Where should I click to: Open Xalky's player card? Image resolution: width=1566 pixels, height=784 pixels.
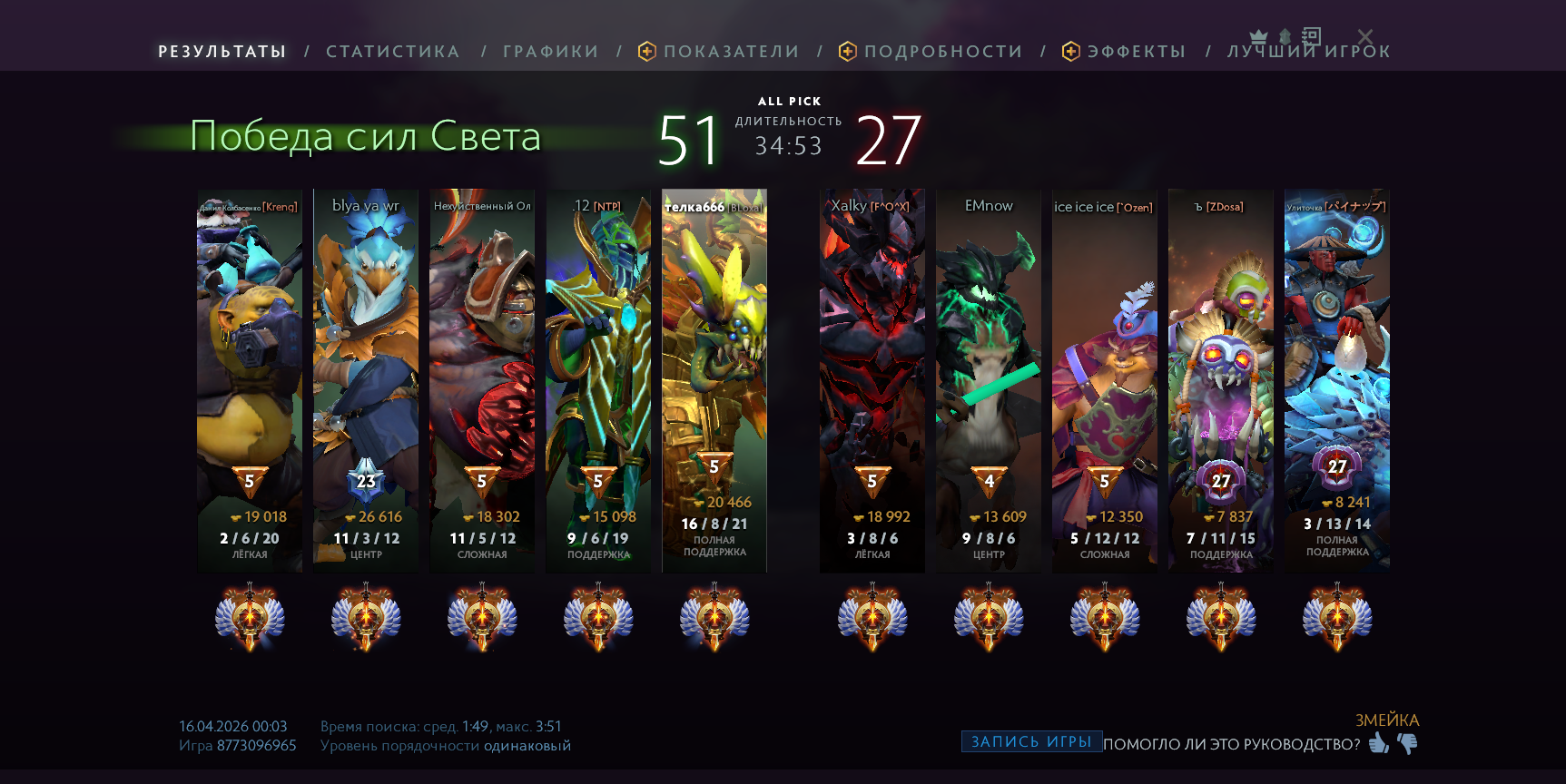point(872,379)
